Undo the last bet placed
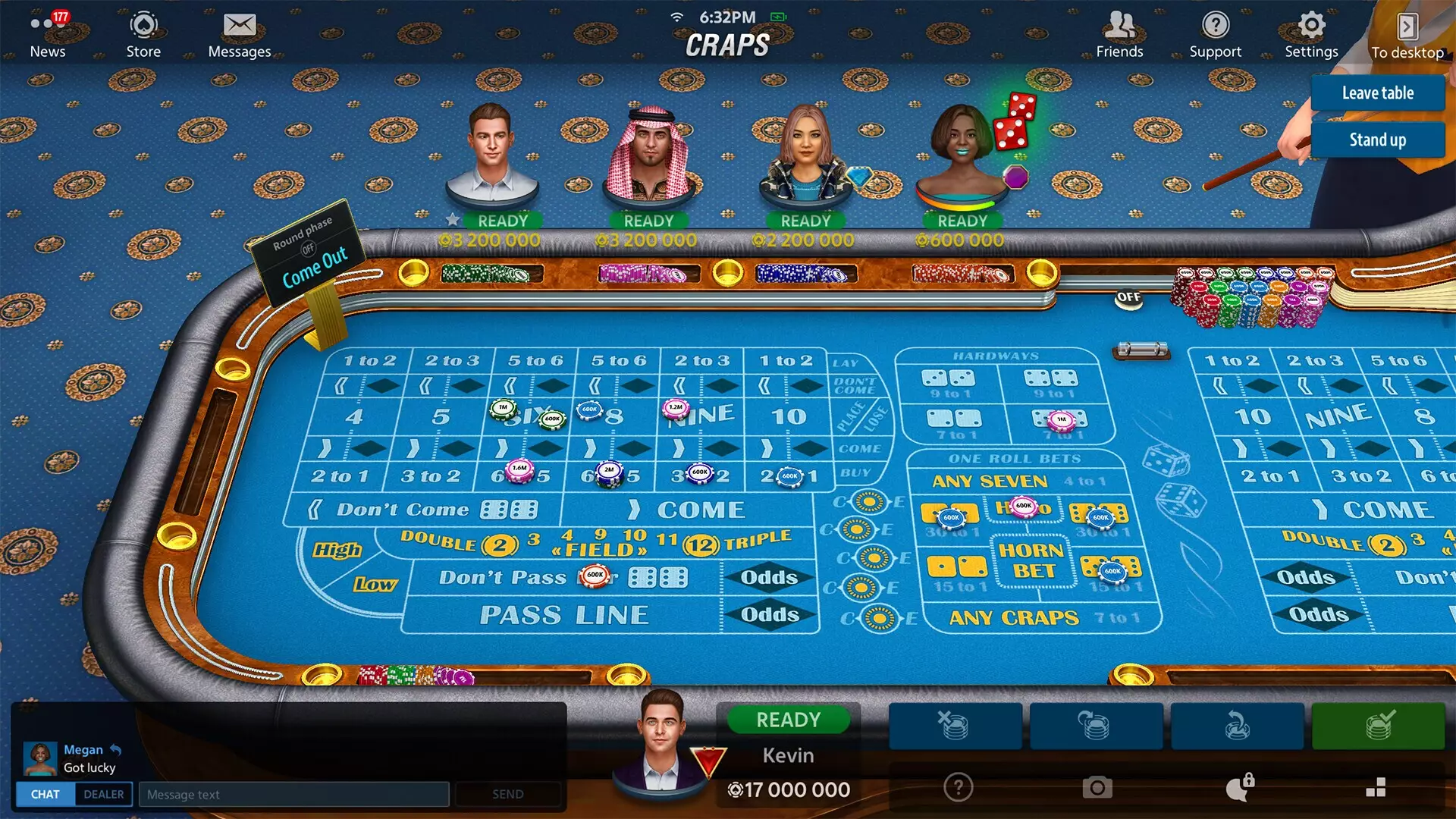This screenshot has height=819, width=1456. [x=1236, y=726]
